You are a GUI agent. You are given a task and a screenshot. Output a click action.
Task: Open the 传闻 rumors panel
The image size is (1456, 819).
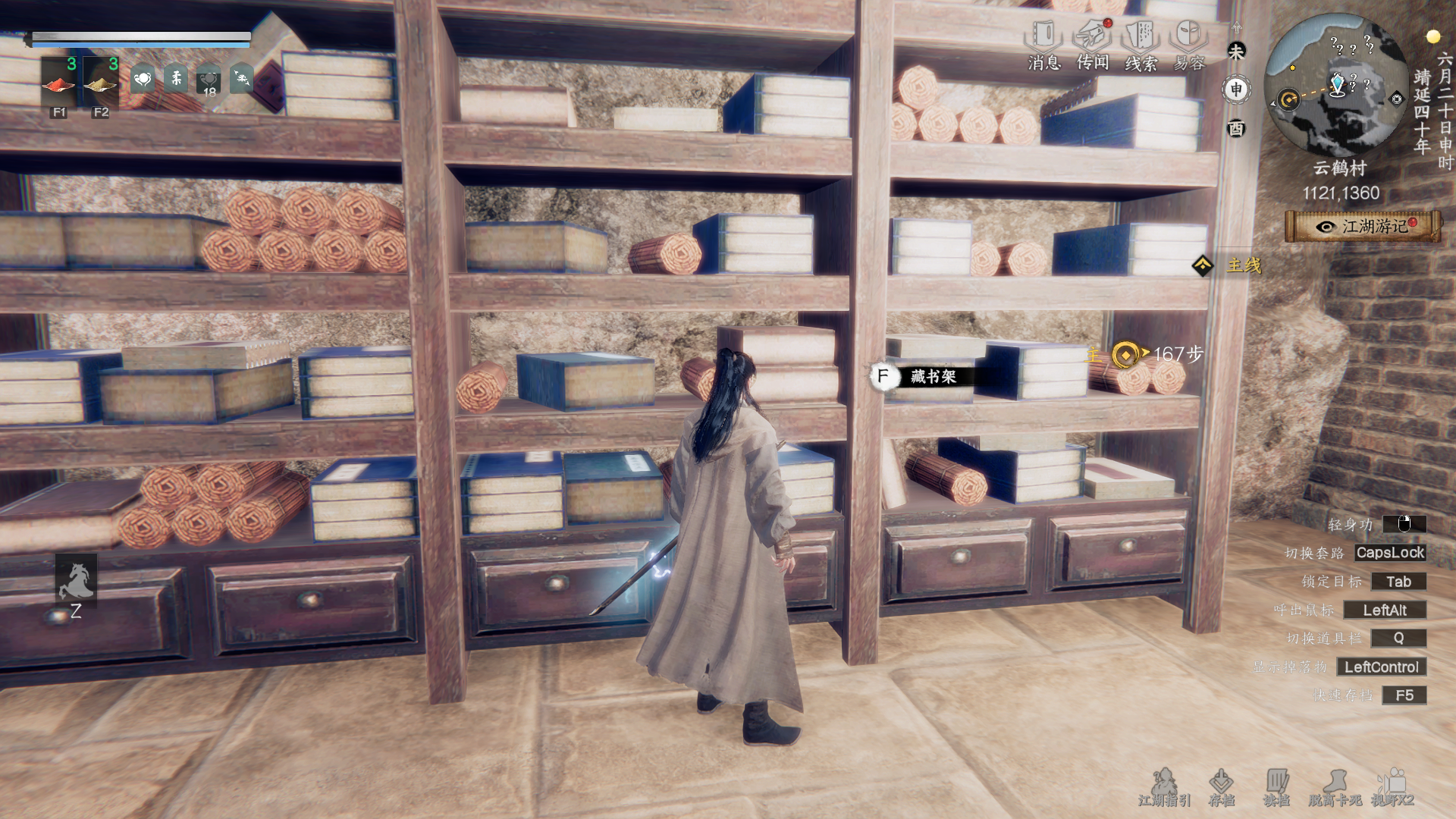coord(1093,45)
